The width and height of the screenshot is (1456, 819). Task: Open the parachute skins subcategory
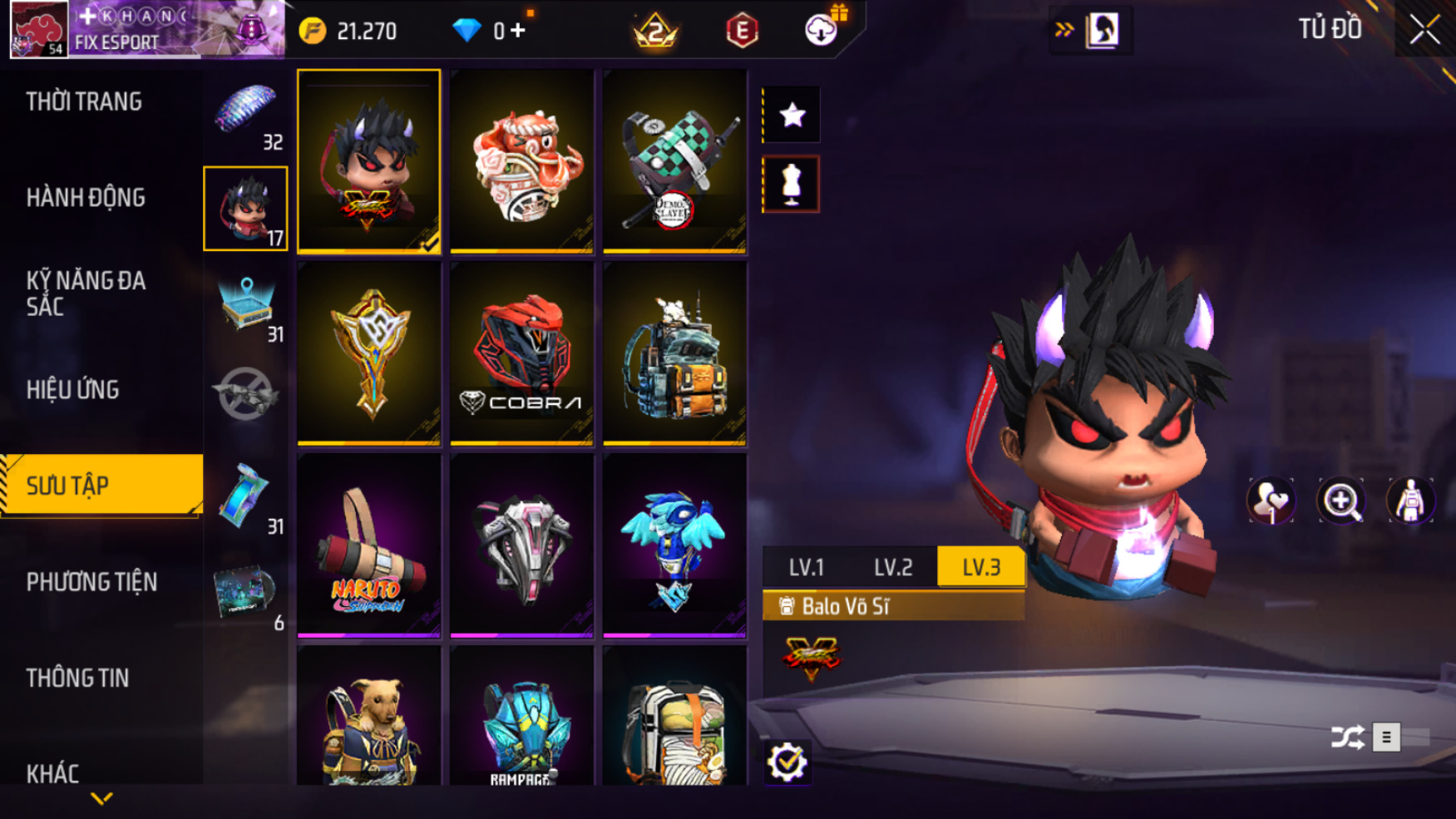point(245,114)
